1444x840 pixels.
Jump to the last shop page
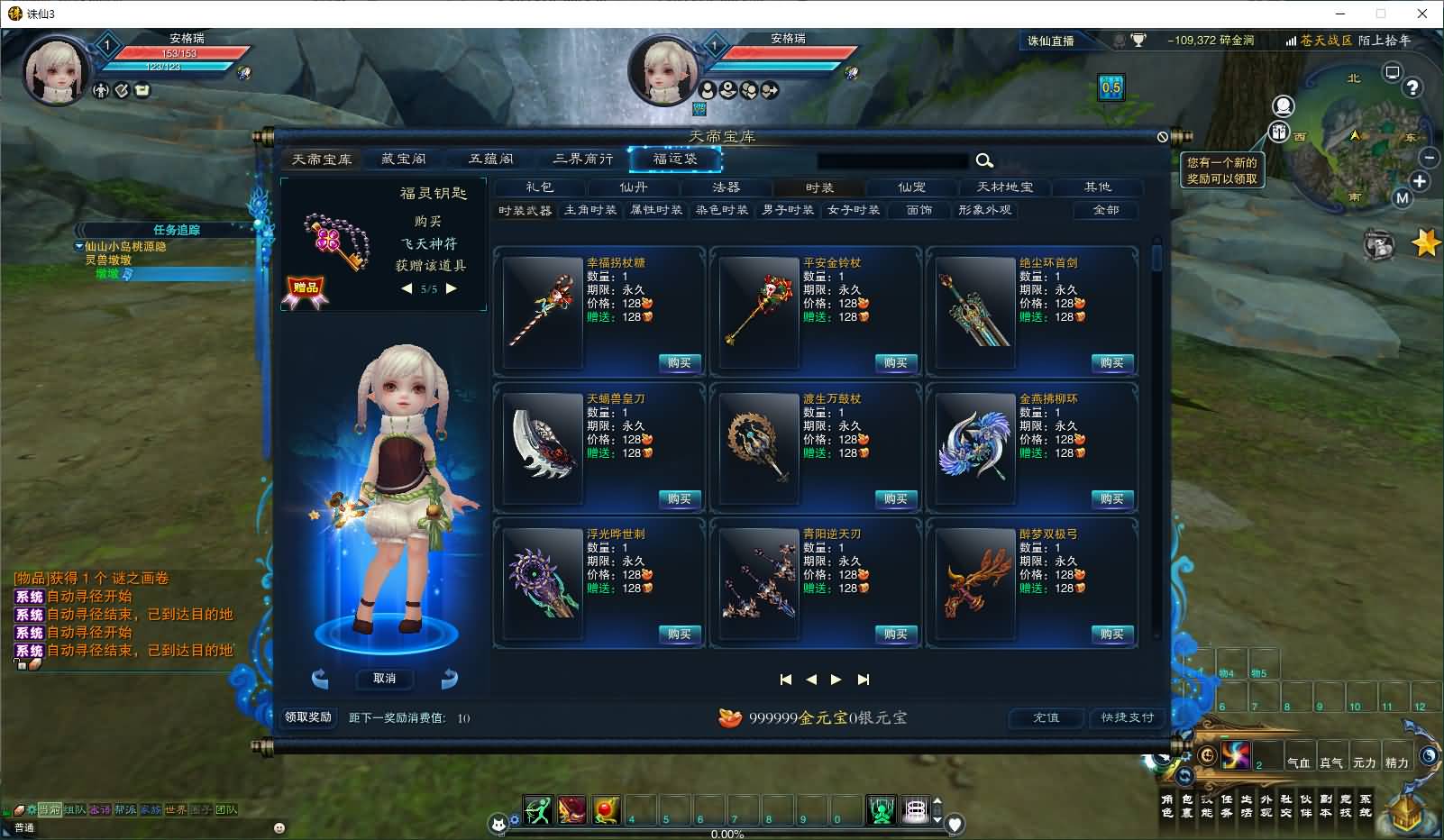pyautogui.click(x=864, y=680)
